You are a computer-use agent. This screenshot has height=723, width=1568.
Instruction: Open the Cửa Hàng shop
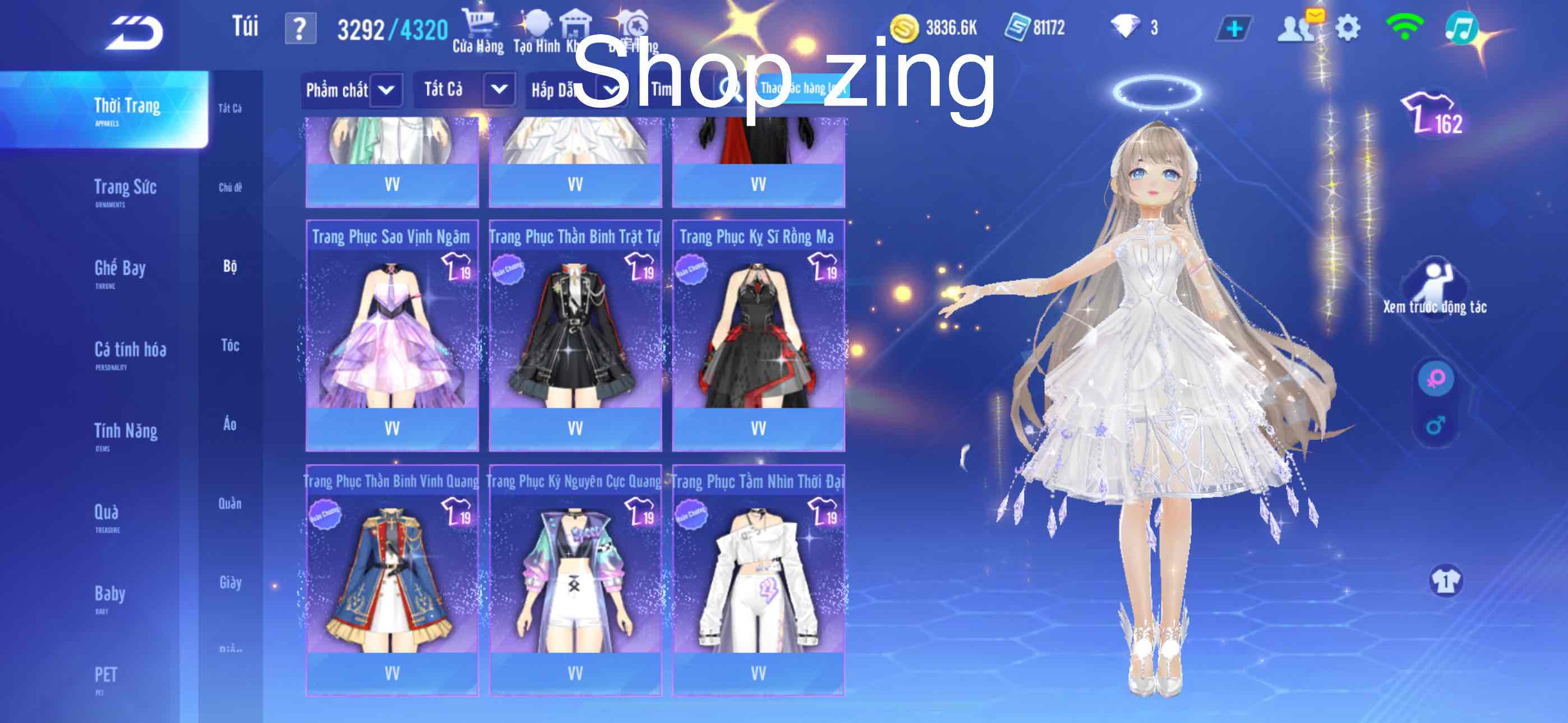(478, 31)
